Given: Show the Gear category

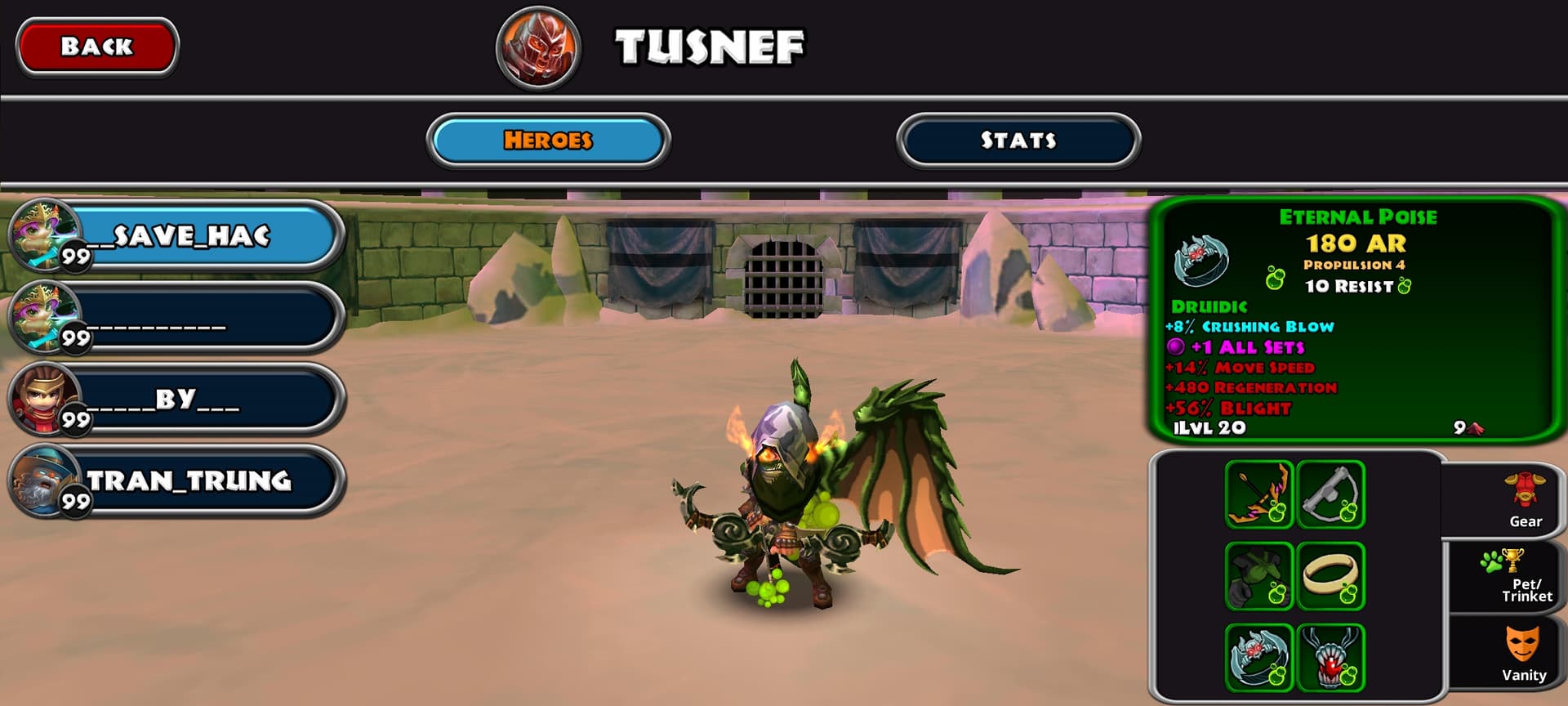Looking at the screenshot, I should click(x=1524, y=500).
